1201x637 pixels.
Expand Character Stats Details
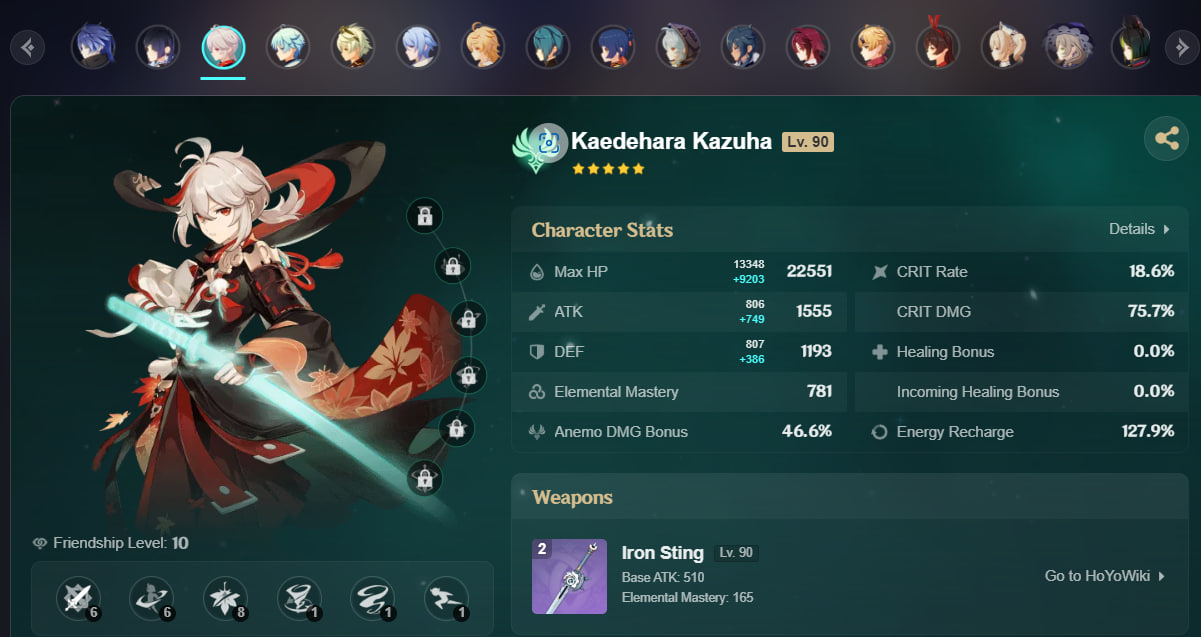point(1138,229)
